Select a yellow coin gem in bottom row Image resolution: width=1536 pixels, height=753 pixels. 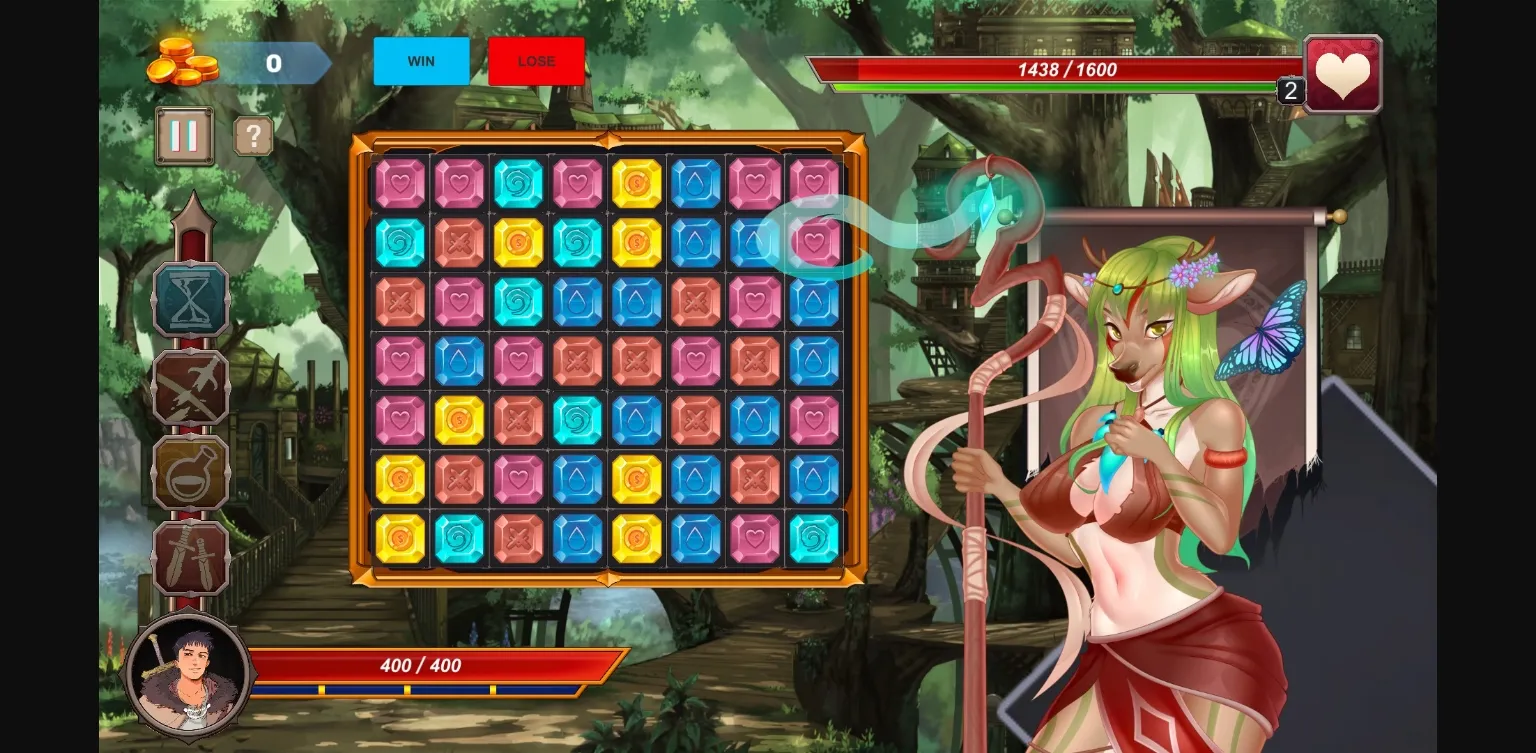click(x=400, y=537)
